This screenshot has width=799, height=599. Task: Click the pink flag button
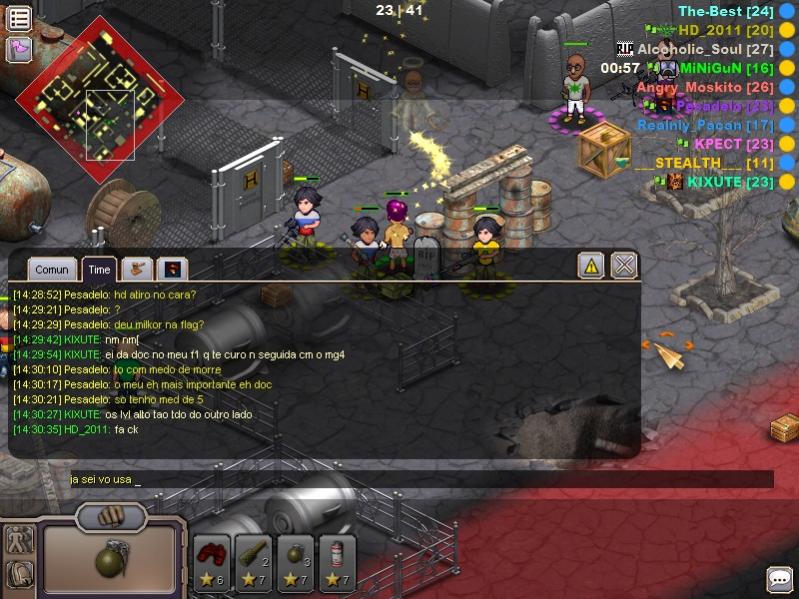coord(19,49)
